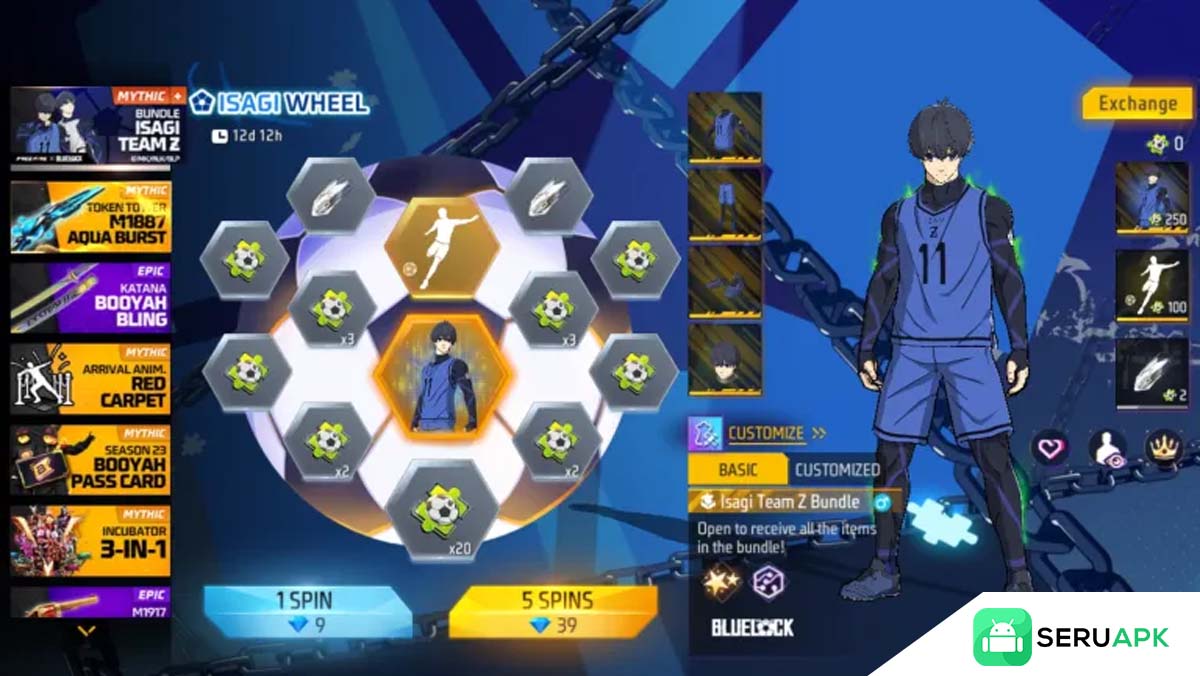The height and width of the screenshot is (676, 1200).
Task: Buy 5 Spins for 39 diamonds
Action: coord(552,611)
